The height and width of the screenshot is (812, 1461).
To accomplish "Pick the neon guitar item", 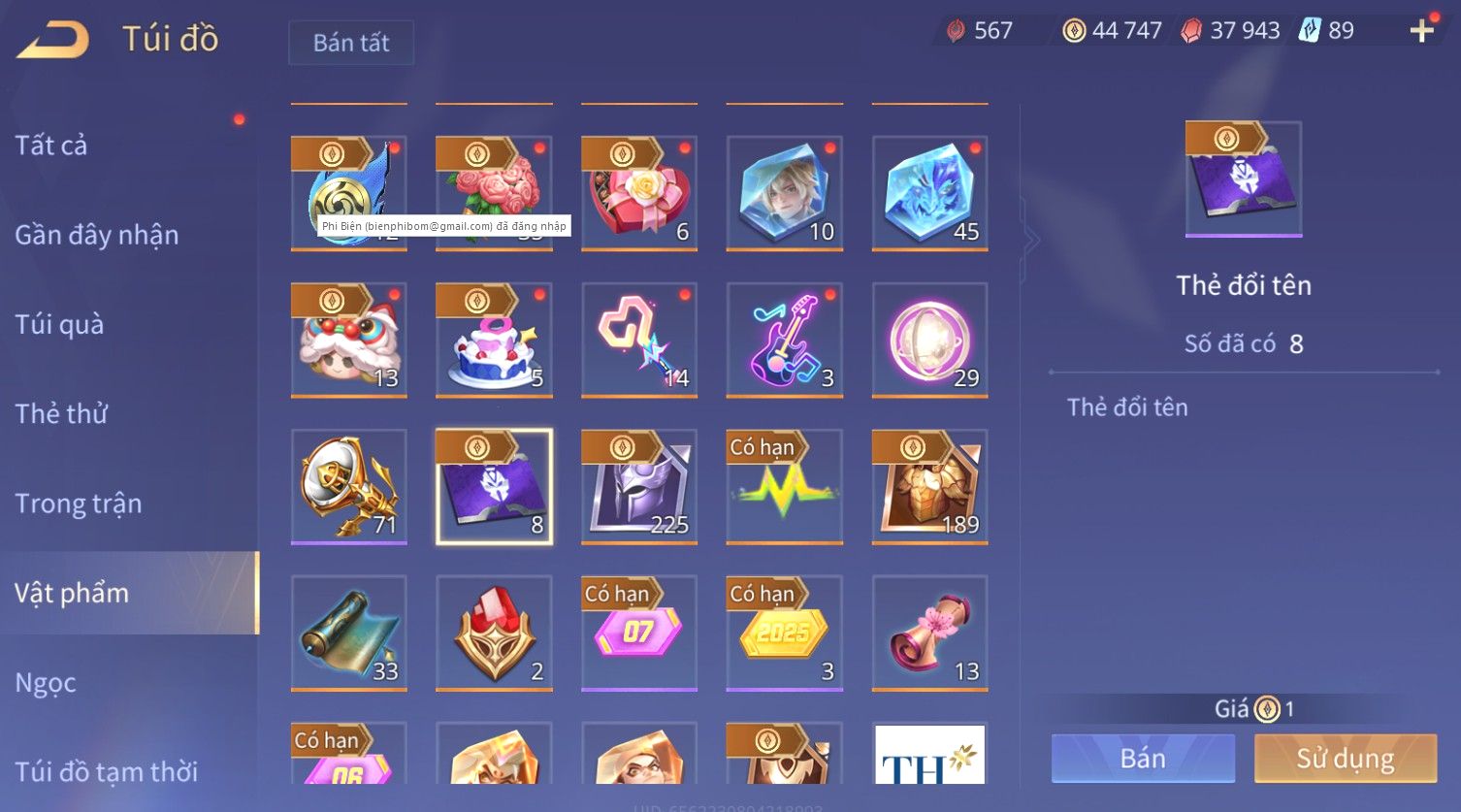I will point(785,340).
